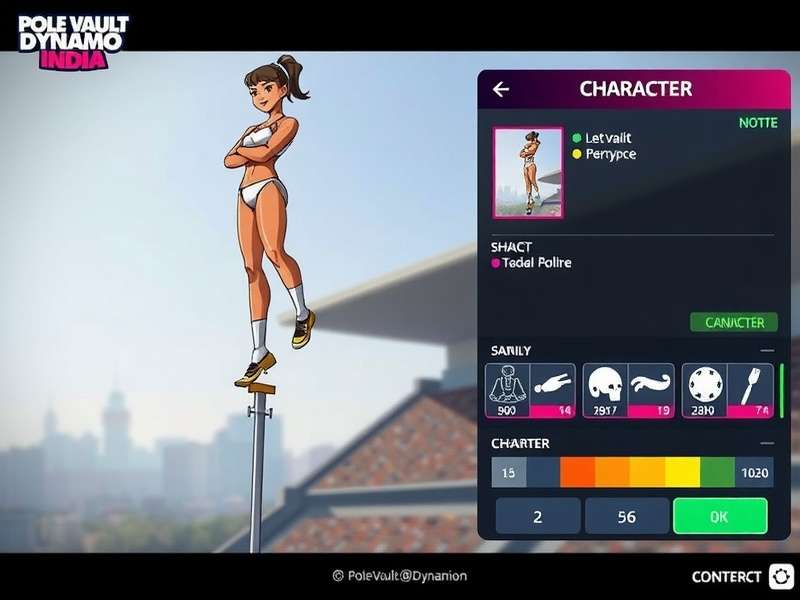Click the green CANACTER button
This screenshot has height=600, width=800.
[x=734, y=322]
